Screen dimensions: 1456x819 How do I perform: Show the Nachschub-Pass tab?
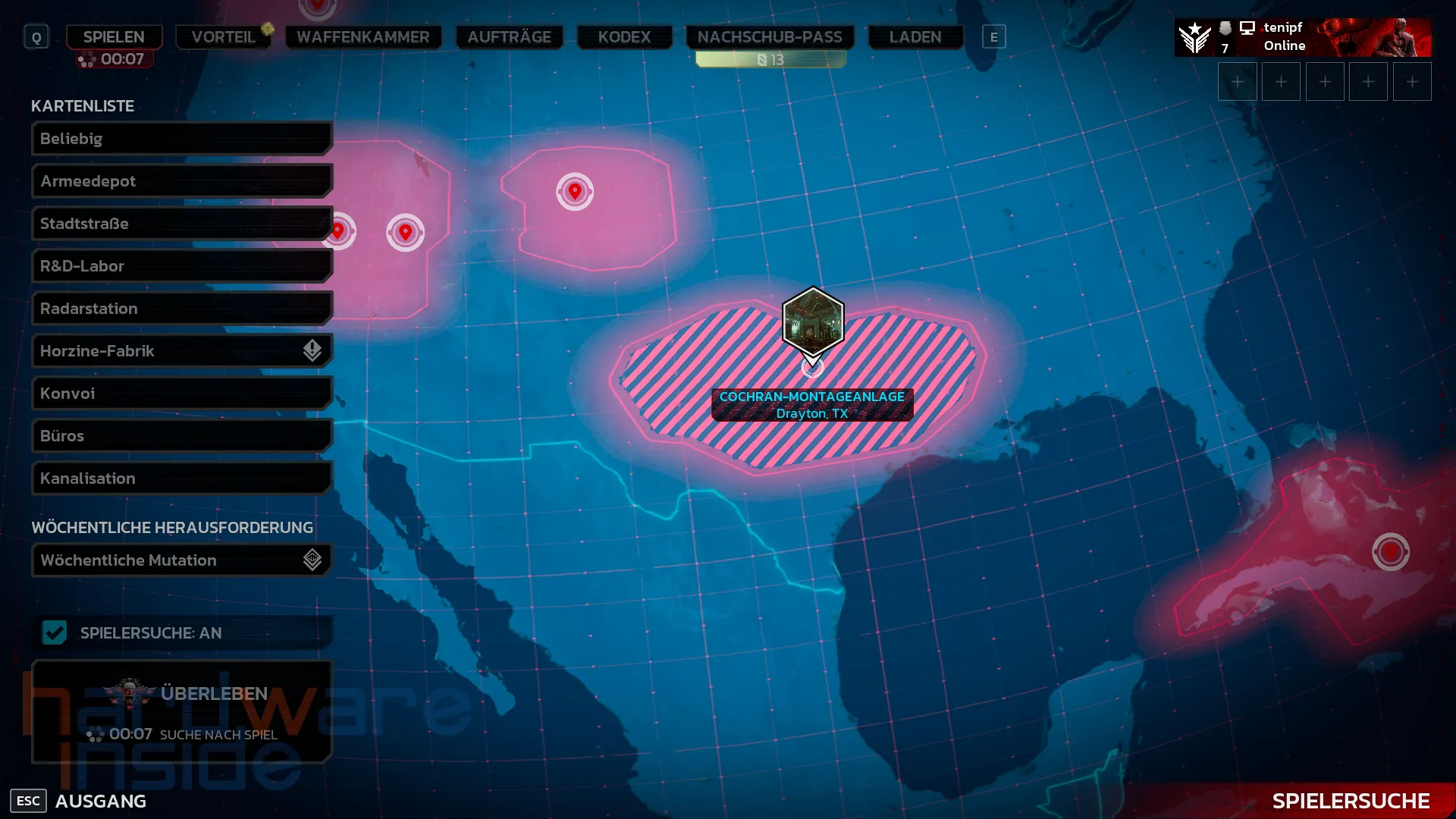[770, 36]
